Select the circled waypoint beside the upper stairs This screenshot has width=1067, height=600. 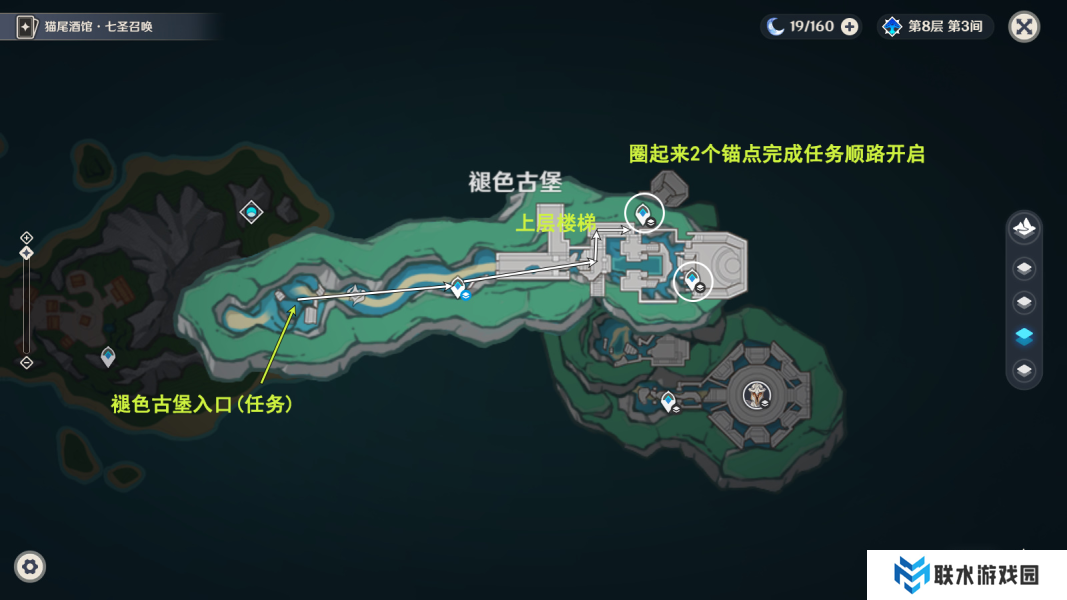pyautogui.click(x=642, y=211)
